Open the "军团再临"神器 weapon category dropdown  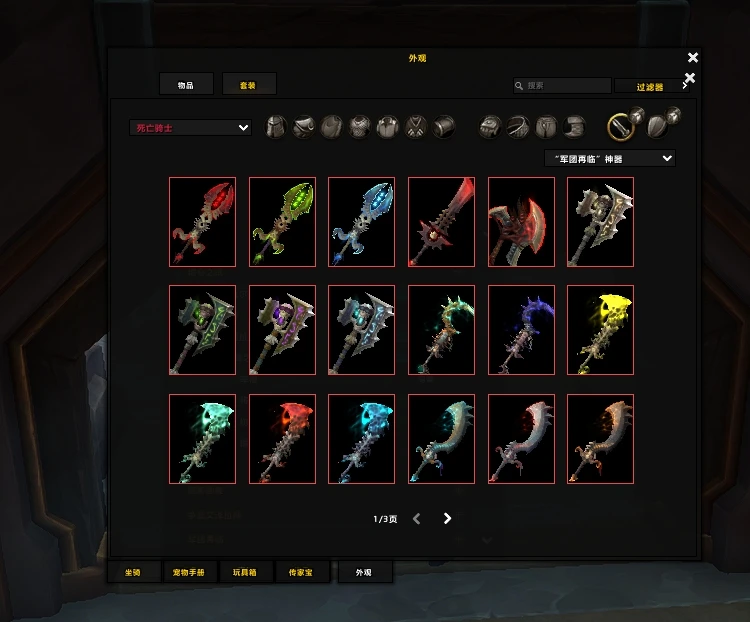(x=609, y=158)
